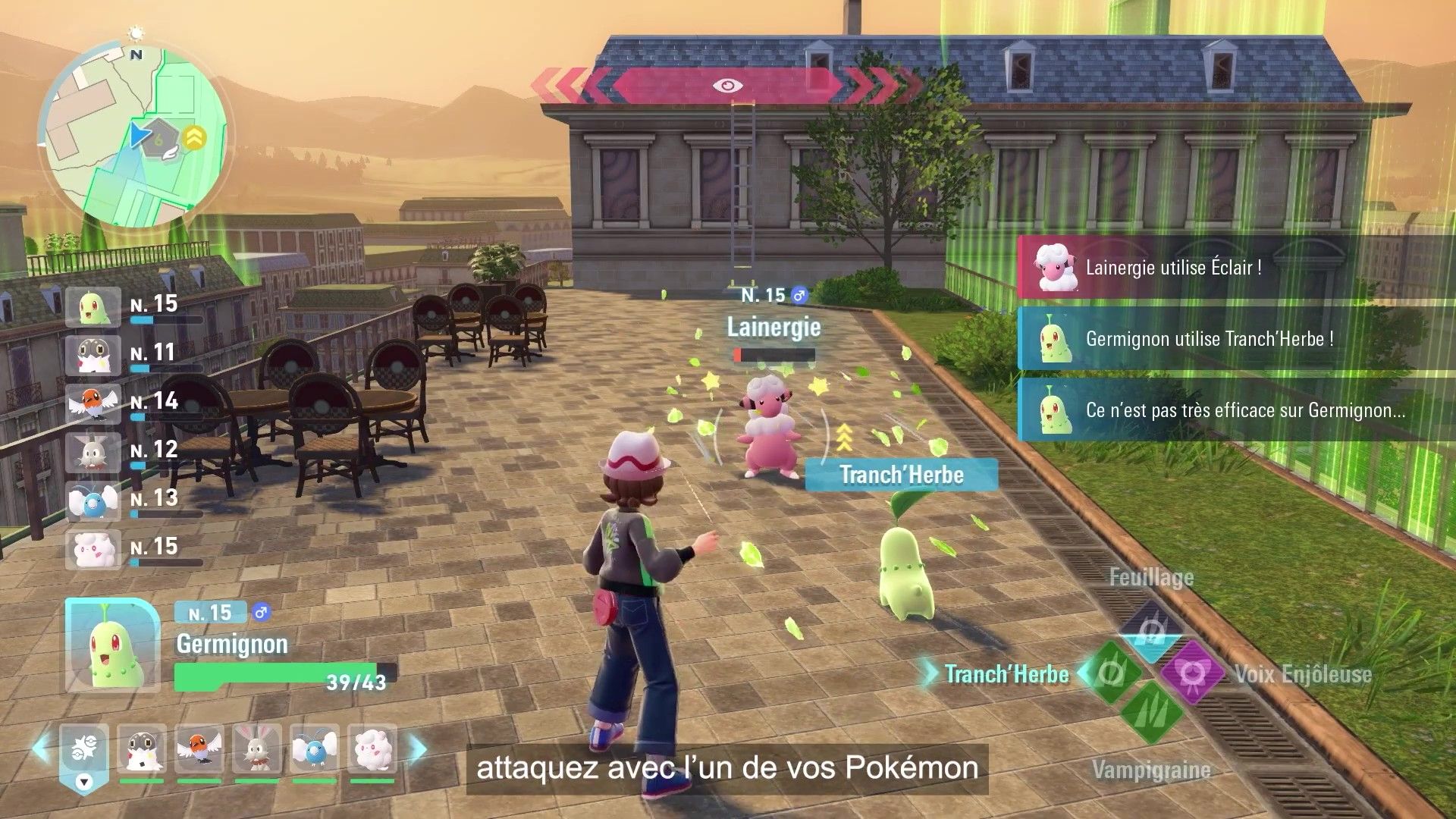Click the Tranch'Herbe label above the wild Germignon
The width and height of the screenshot is (1456, 819).
900,475
